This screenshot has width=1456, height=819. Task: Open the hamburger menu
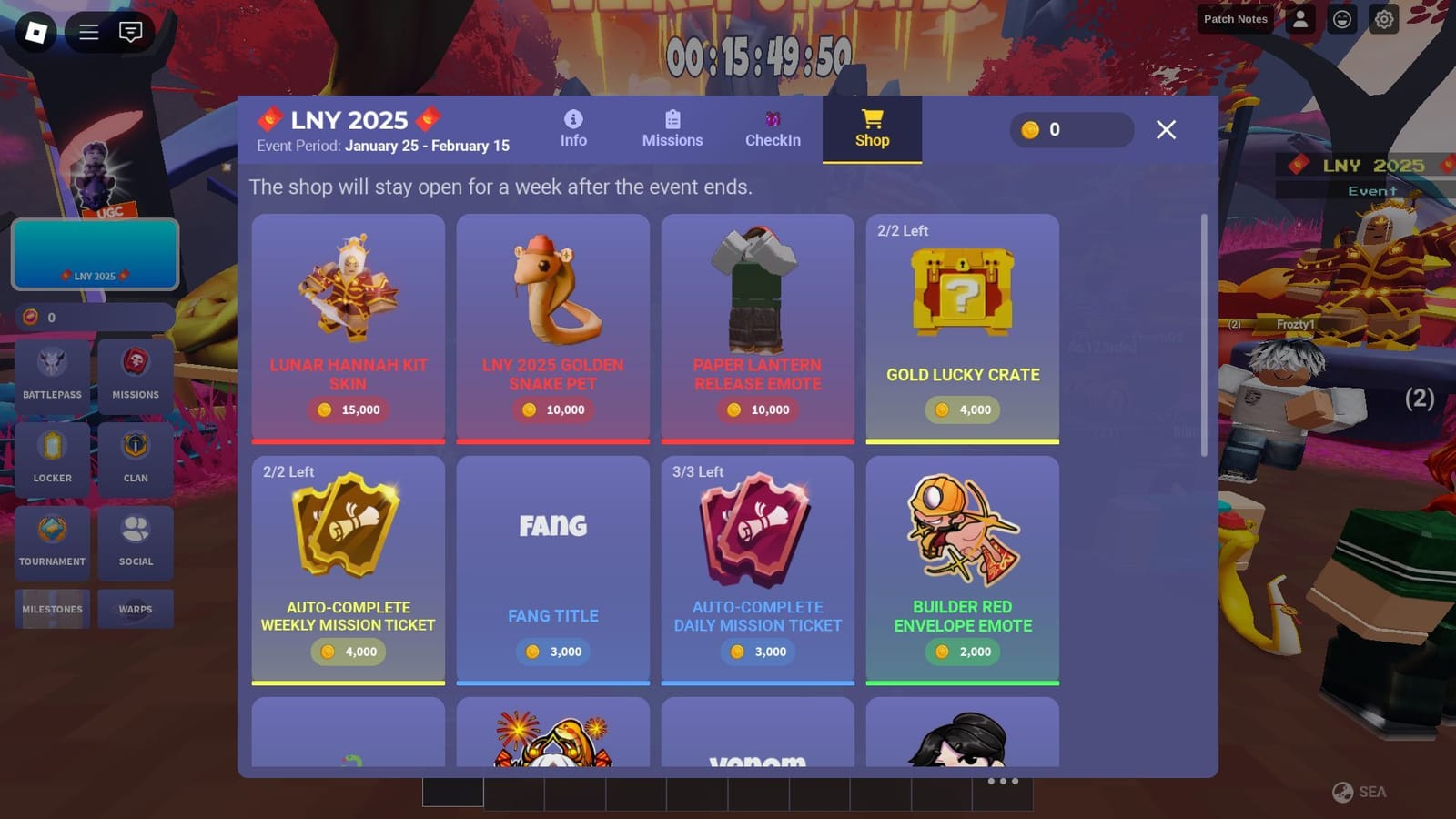point(88,32)
